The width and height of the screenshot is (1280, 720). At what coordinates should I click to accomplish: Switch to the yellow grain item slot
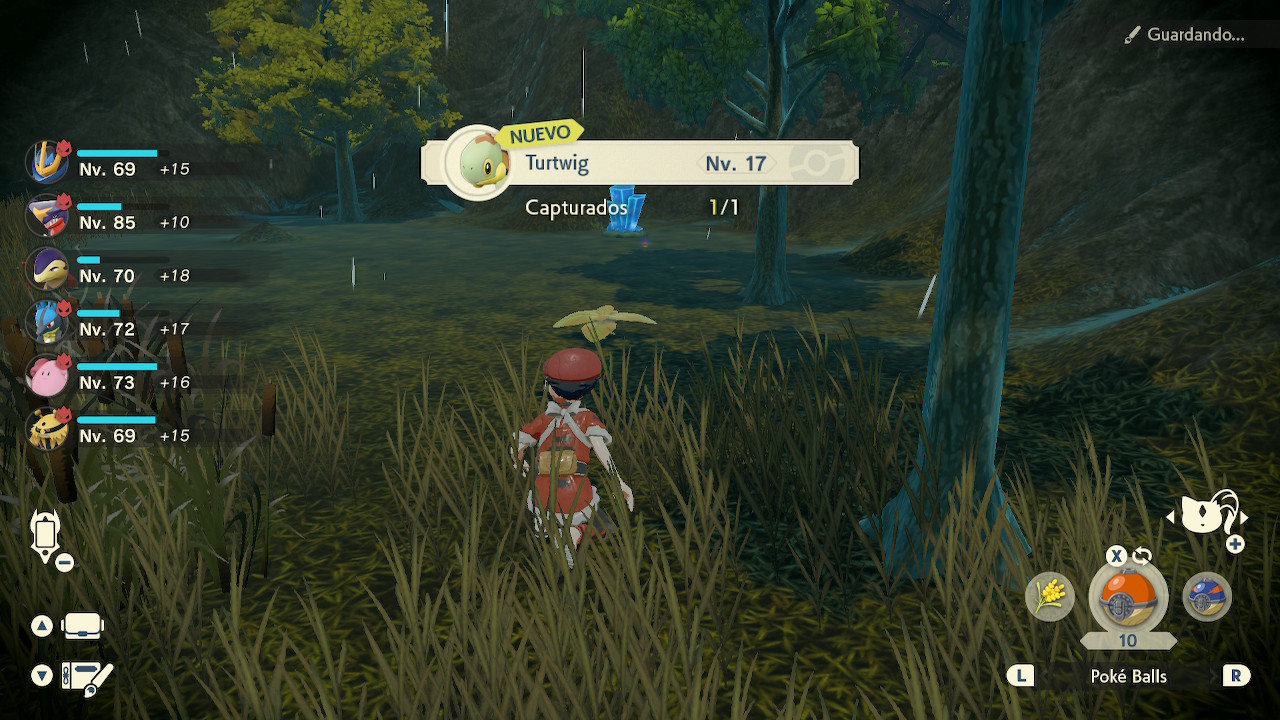click(x=1050, y=597)
